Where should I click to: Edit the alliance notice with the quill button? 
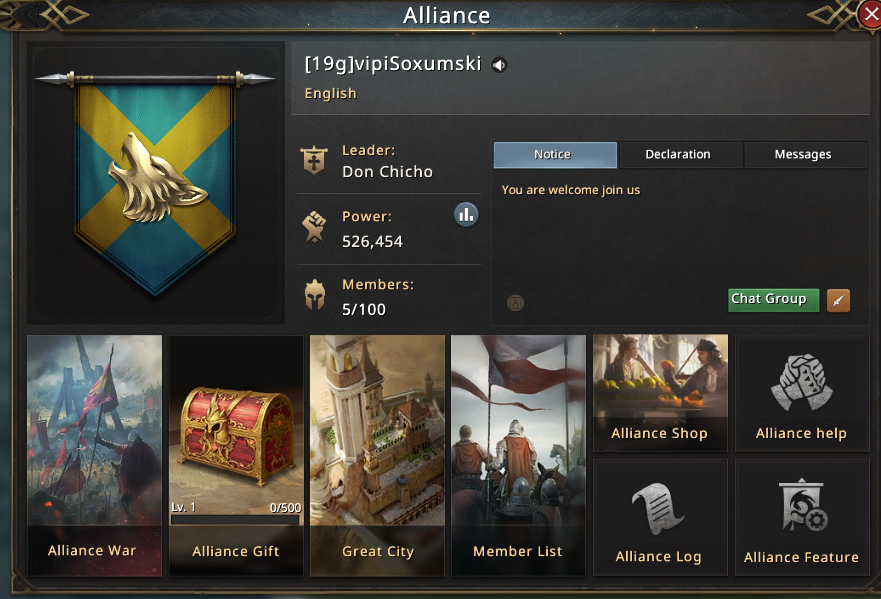838,300
